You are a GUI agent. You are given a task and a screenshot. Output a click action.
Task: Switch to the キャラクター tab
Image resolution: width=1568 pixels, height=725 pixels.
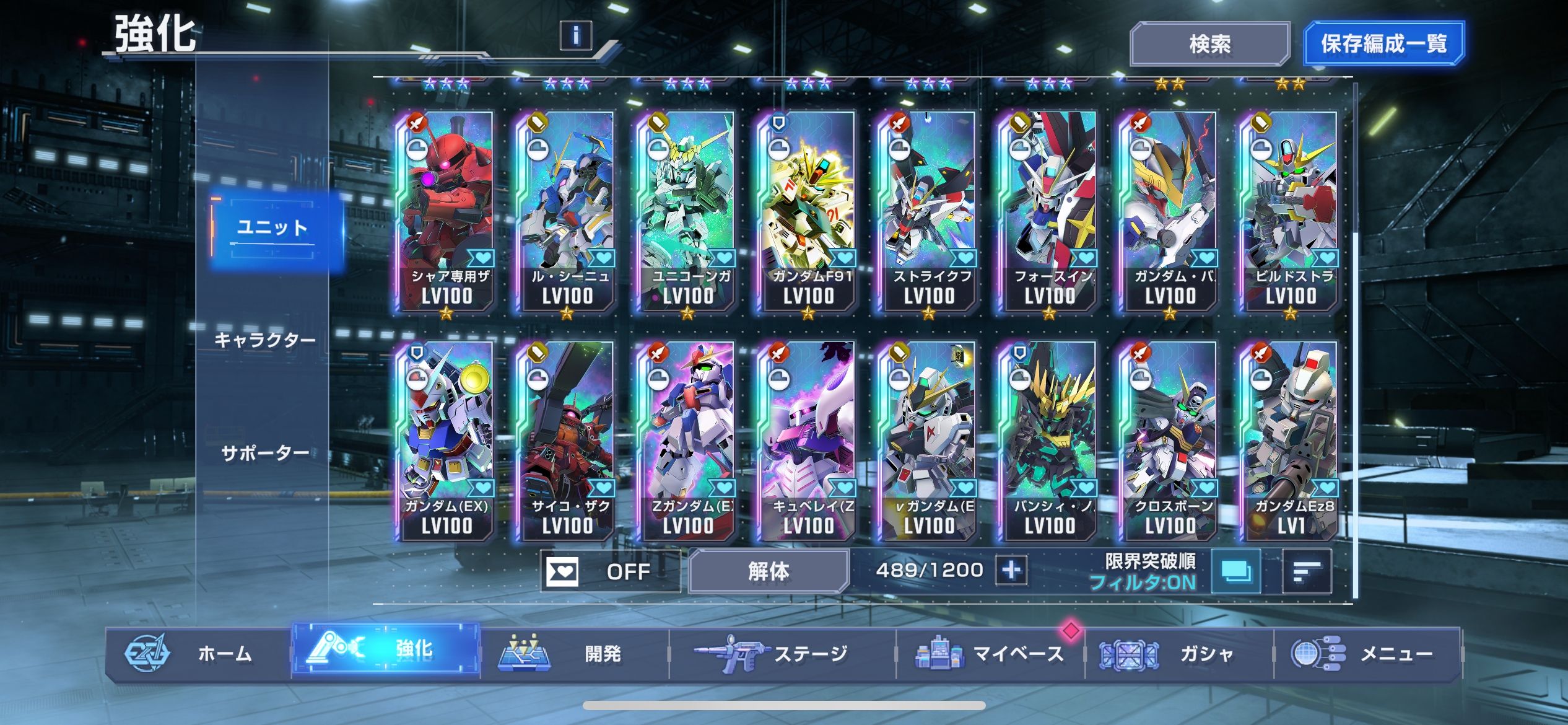(x=265, y=340)
